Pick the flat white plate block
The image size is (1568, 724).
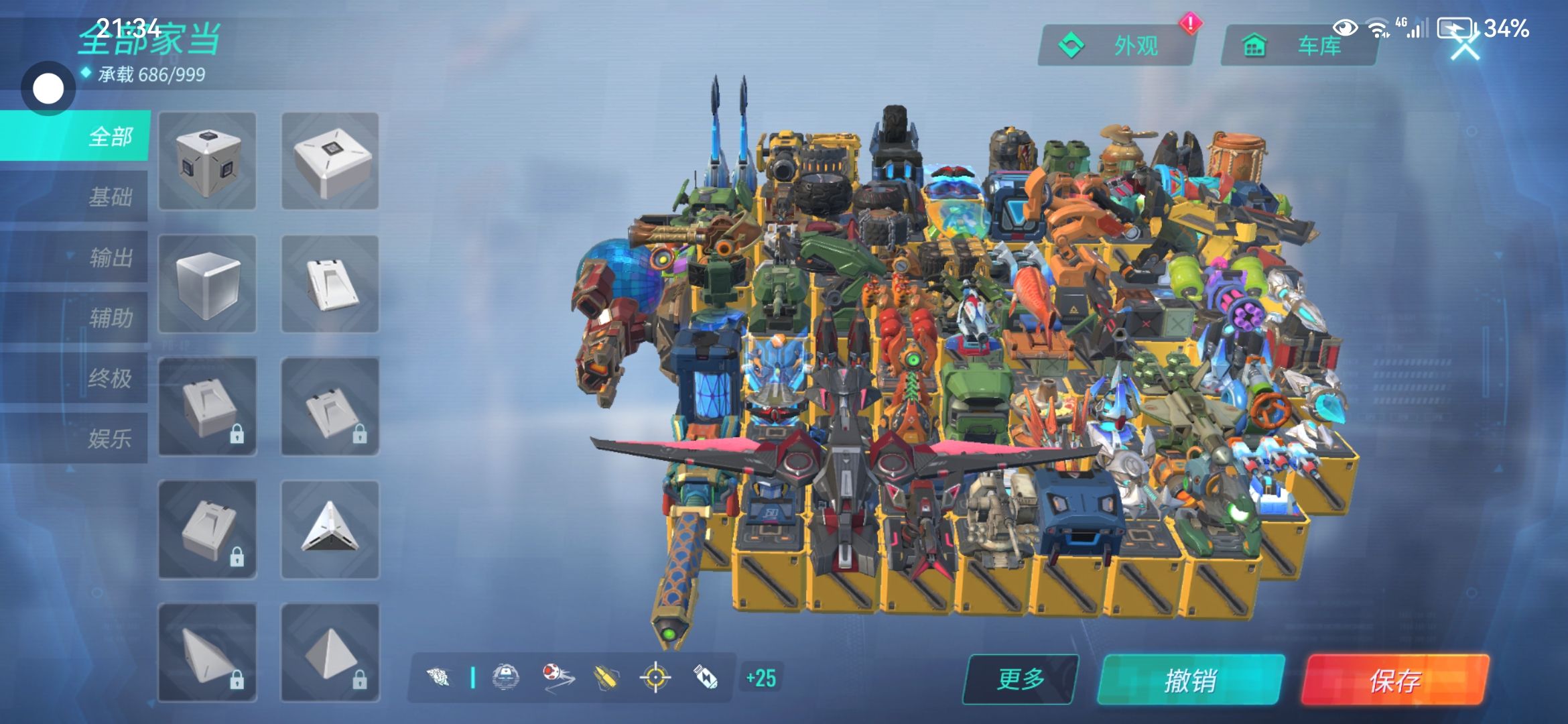[330, 161]
